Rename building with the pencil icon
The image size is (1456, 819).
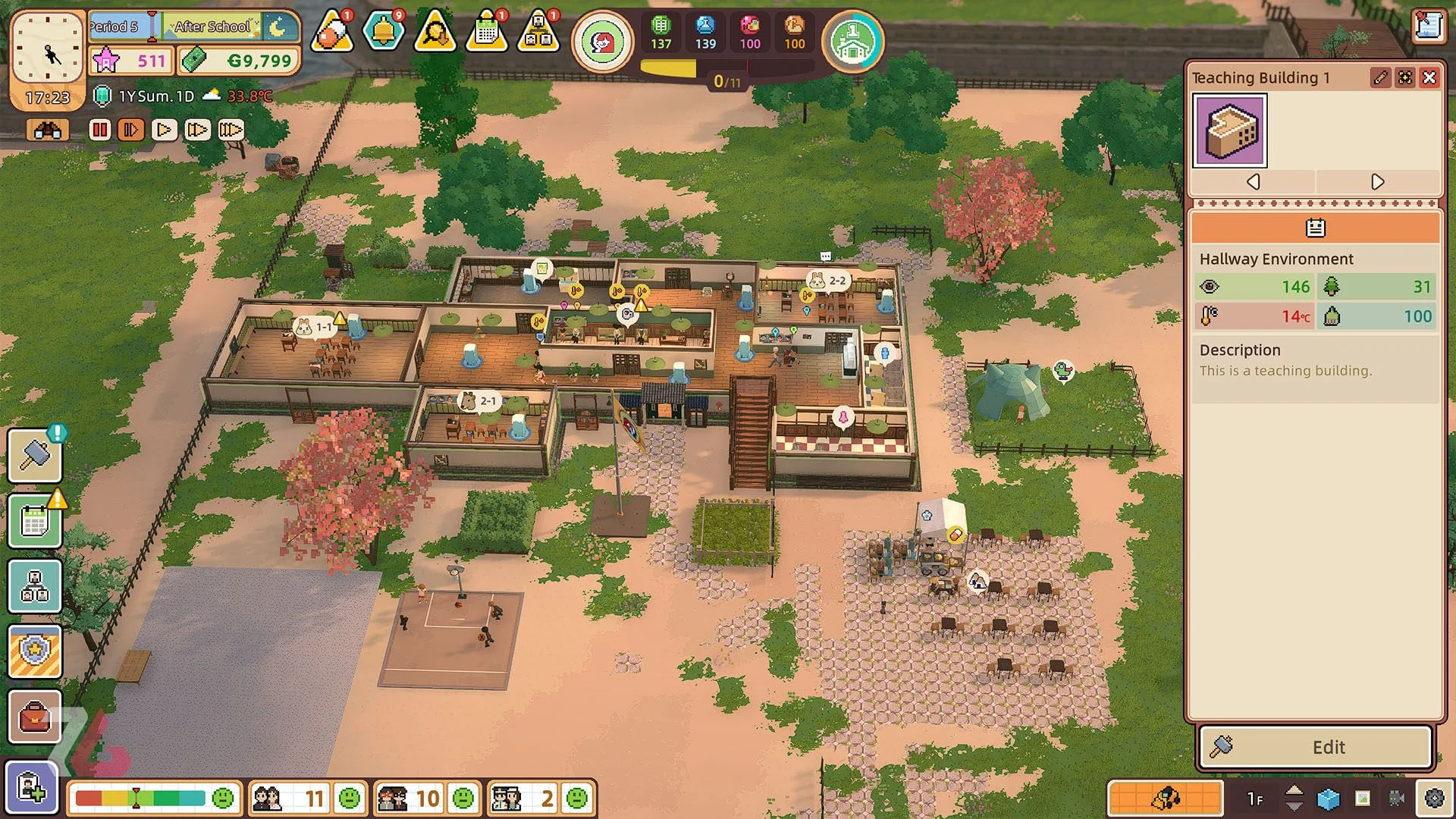point(1380,77)
